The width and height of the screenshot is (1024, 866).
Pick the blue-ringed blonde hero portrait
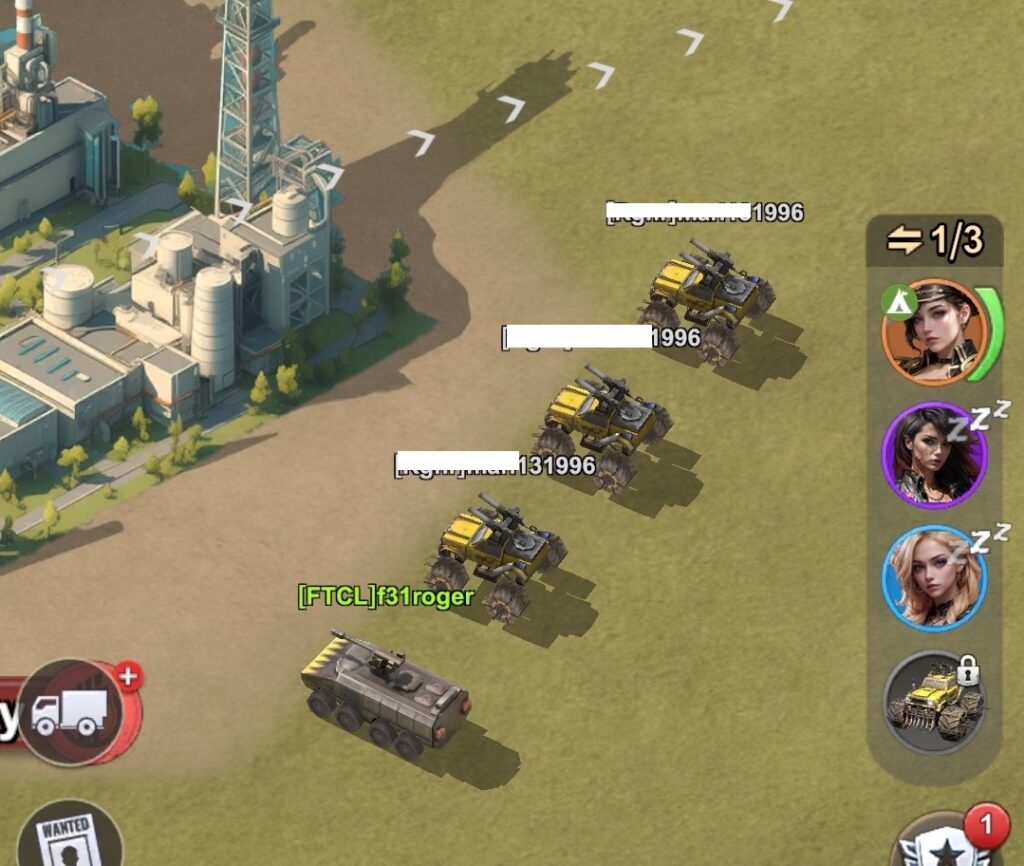point(934,578)
